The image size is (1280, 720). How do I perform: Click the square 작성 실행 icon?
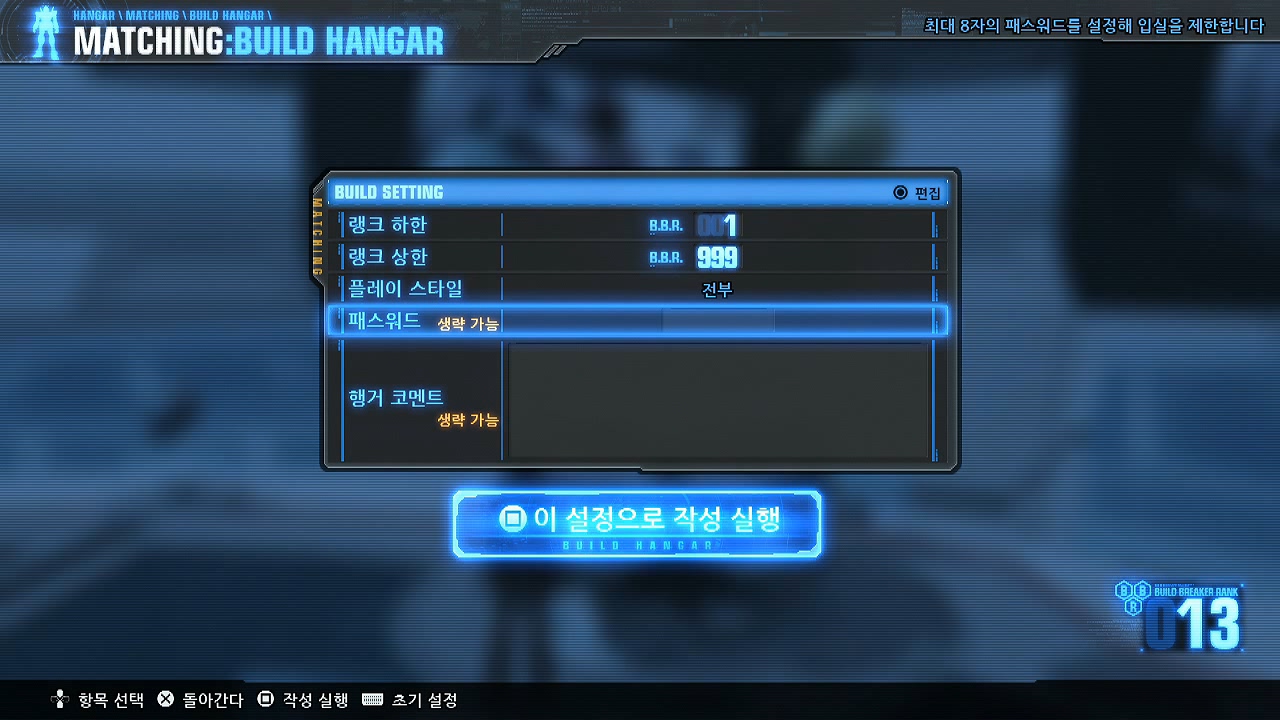[x=265, y=701]
